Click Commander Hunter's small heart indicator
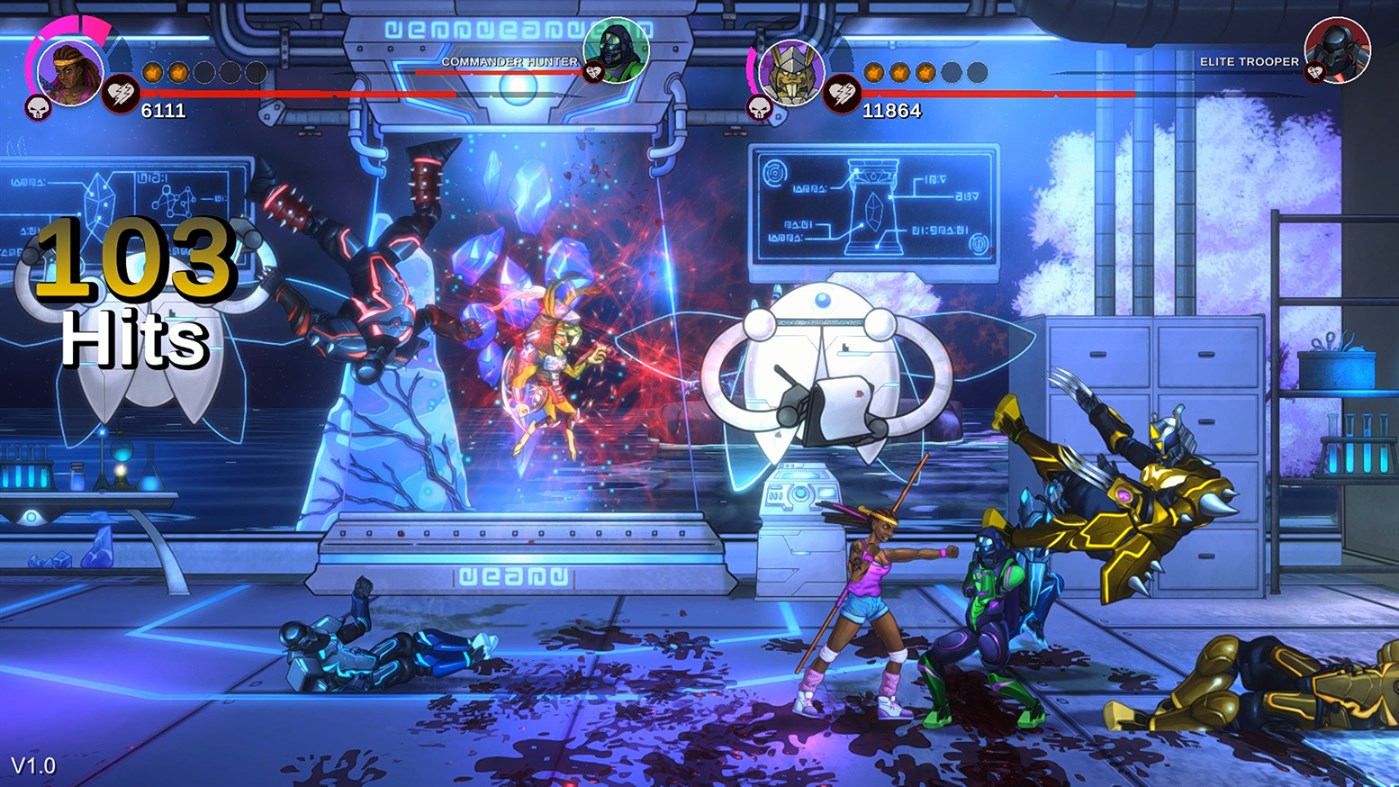 [593, 72]
